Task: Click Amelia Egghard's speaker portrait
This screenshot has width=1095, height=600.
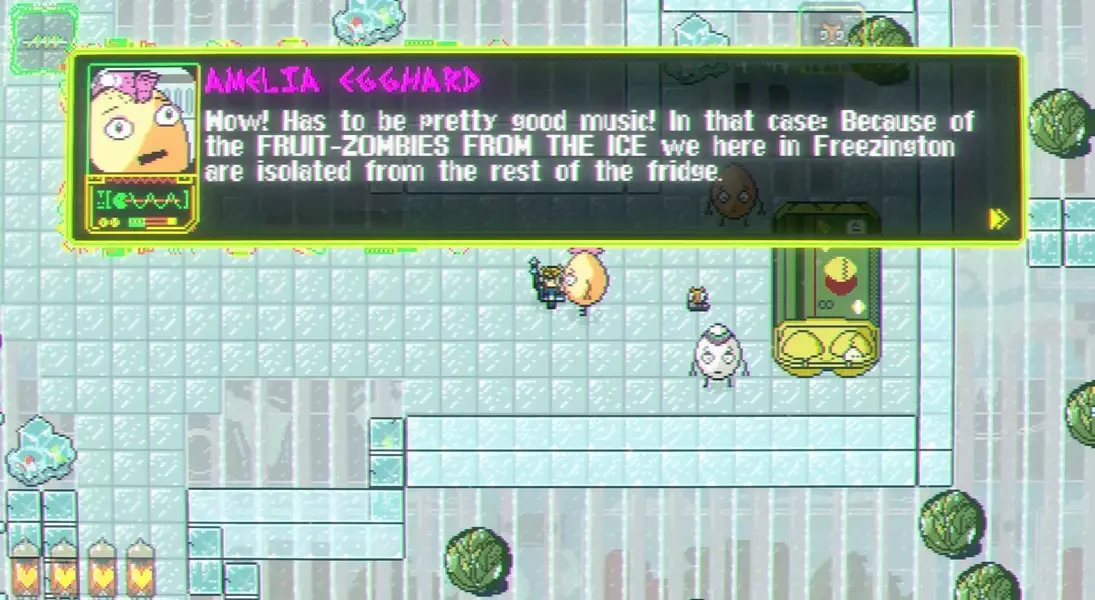Action: tap(138, 120)
